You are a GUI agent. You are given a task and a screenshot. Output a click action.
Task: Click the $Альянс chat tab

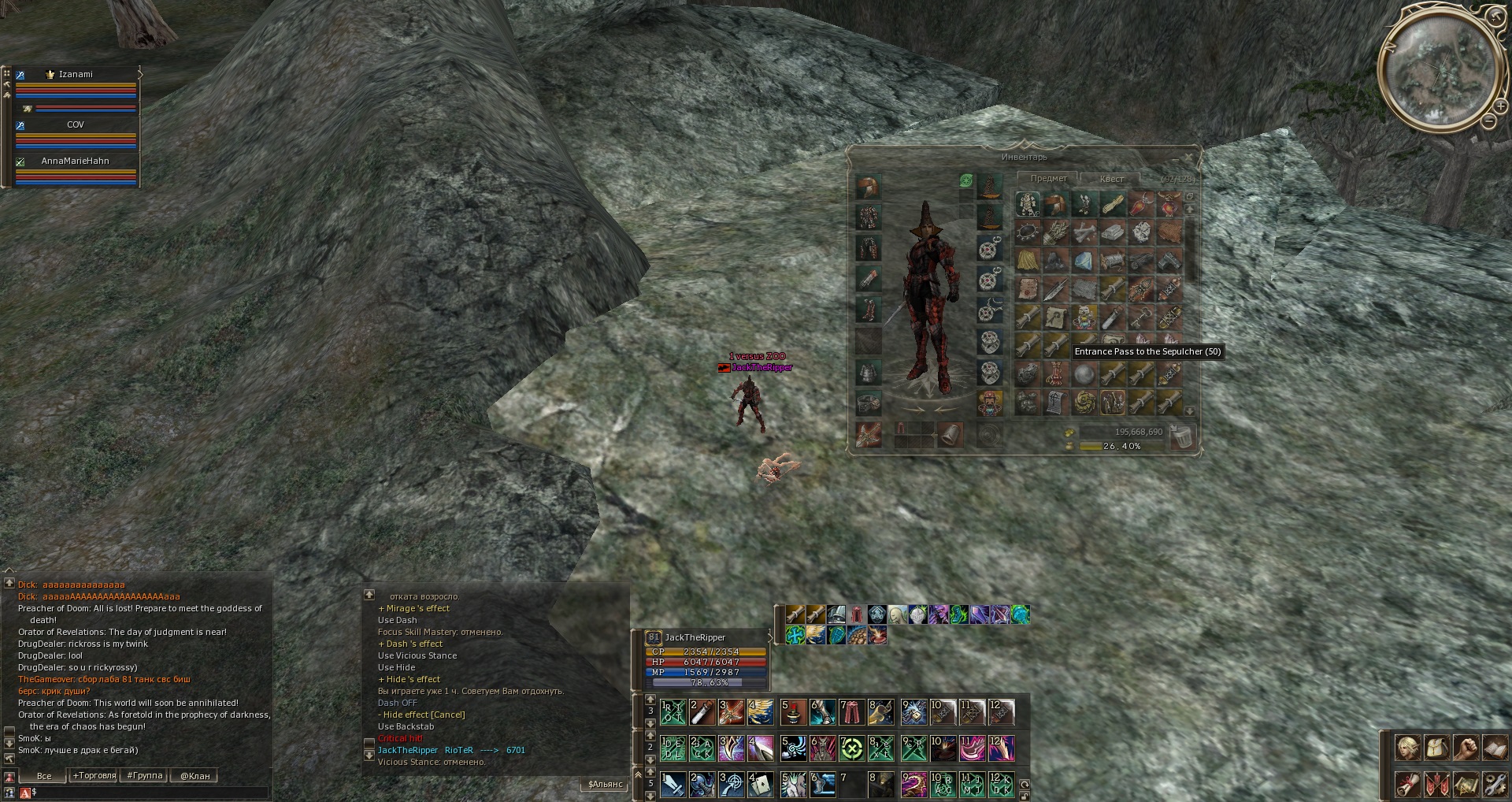(x=605, y=785)
